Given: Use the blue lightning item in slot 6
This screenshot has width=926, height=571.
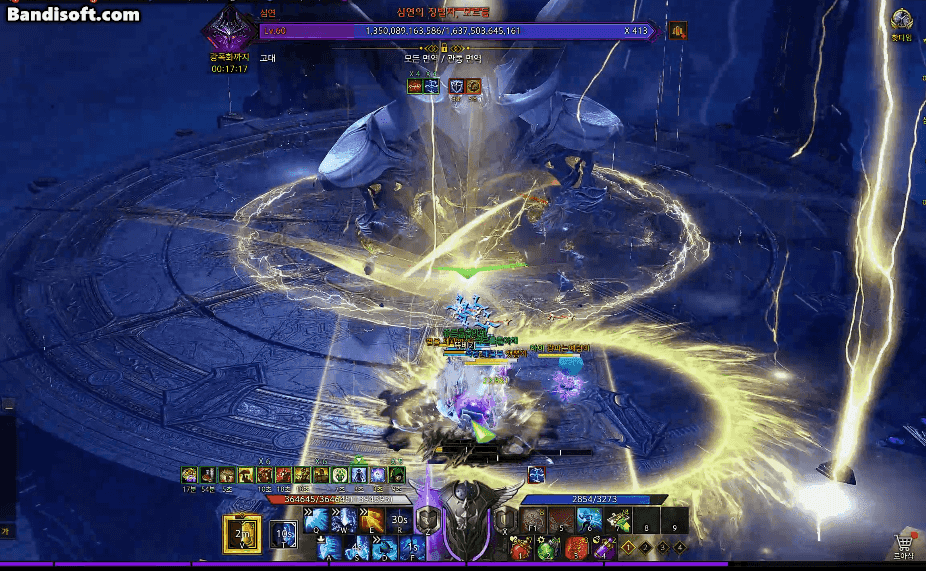Looking at the screenshot, I should coord(590,519).
